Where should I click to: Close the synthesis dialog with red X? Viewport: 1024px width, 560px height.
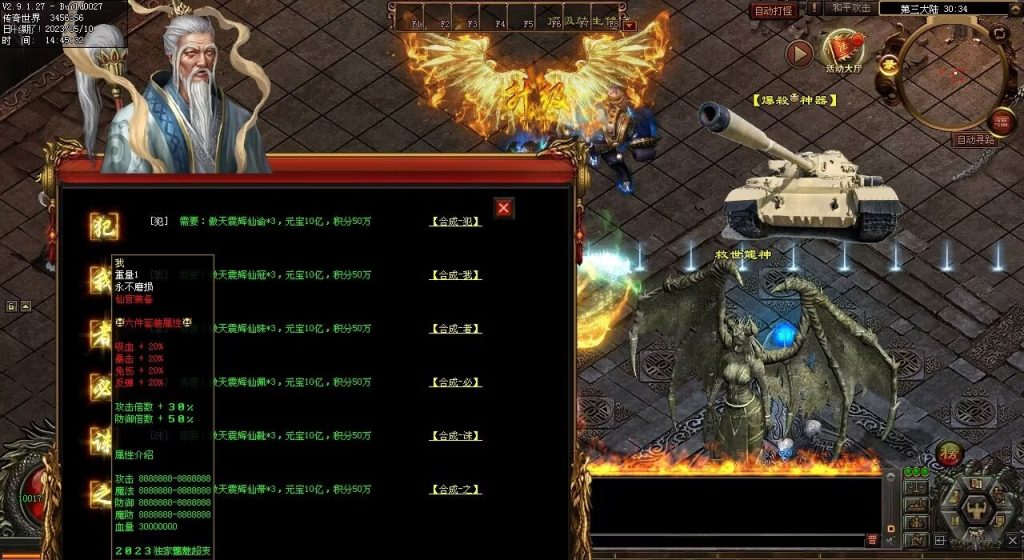tap(504, 208)
